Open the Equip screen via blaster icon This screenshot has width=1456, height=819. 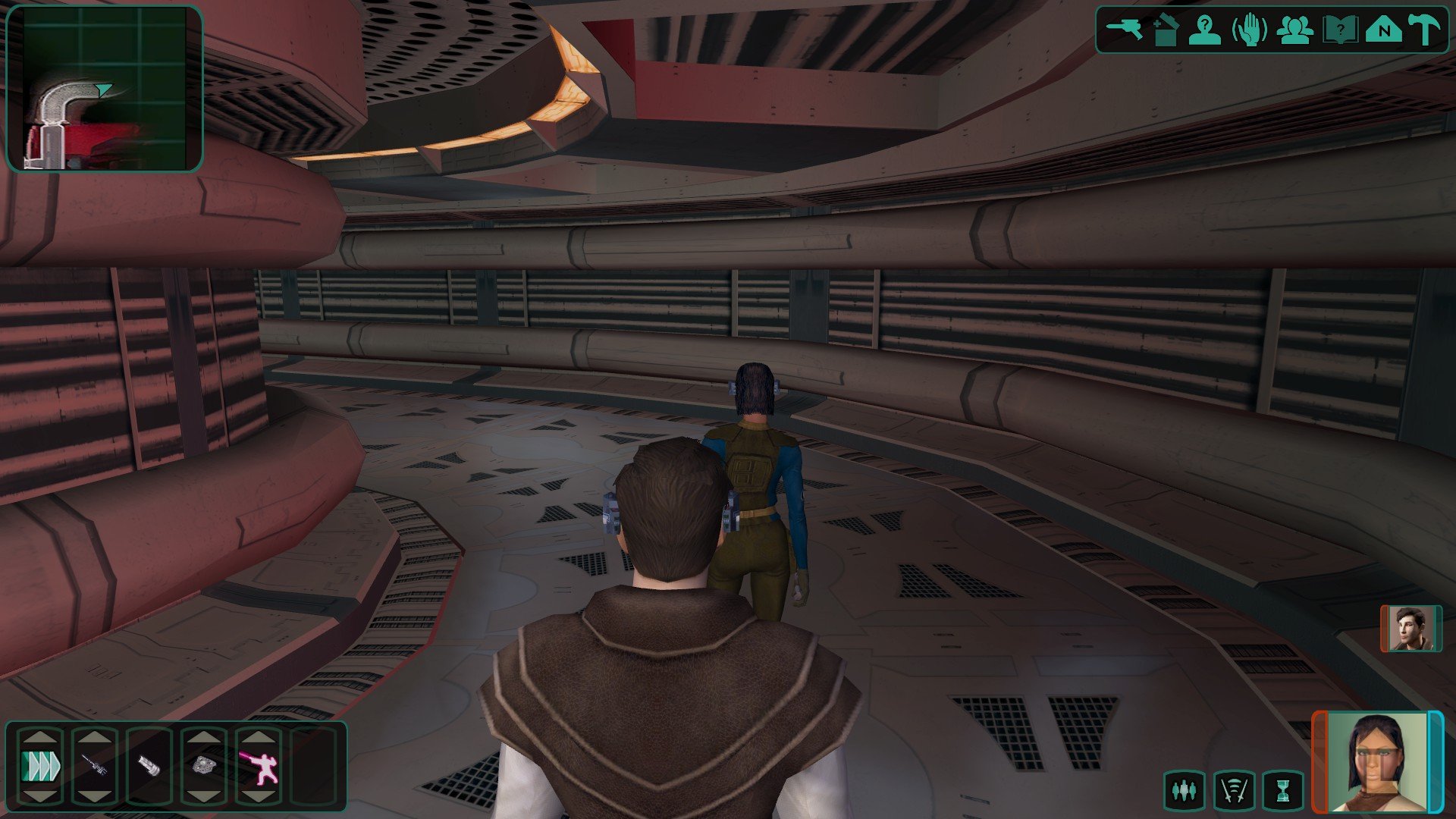point(1124,30)
